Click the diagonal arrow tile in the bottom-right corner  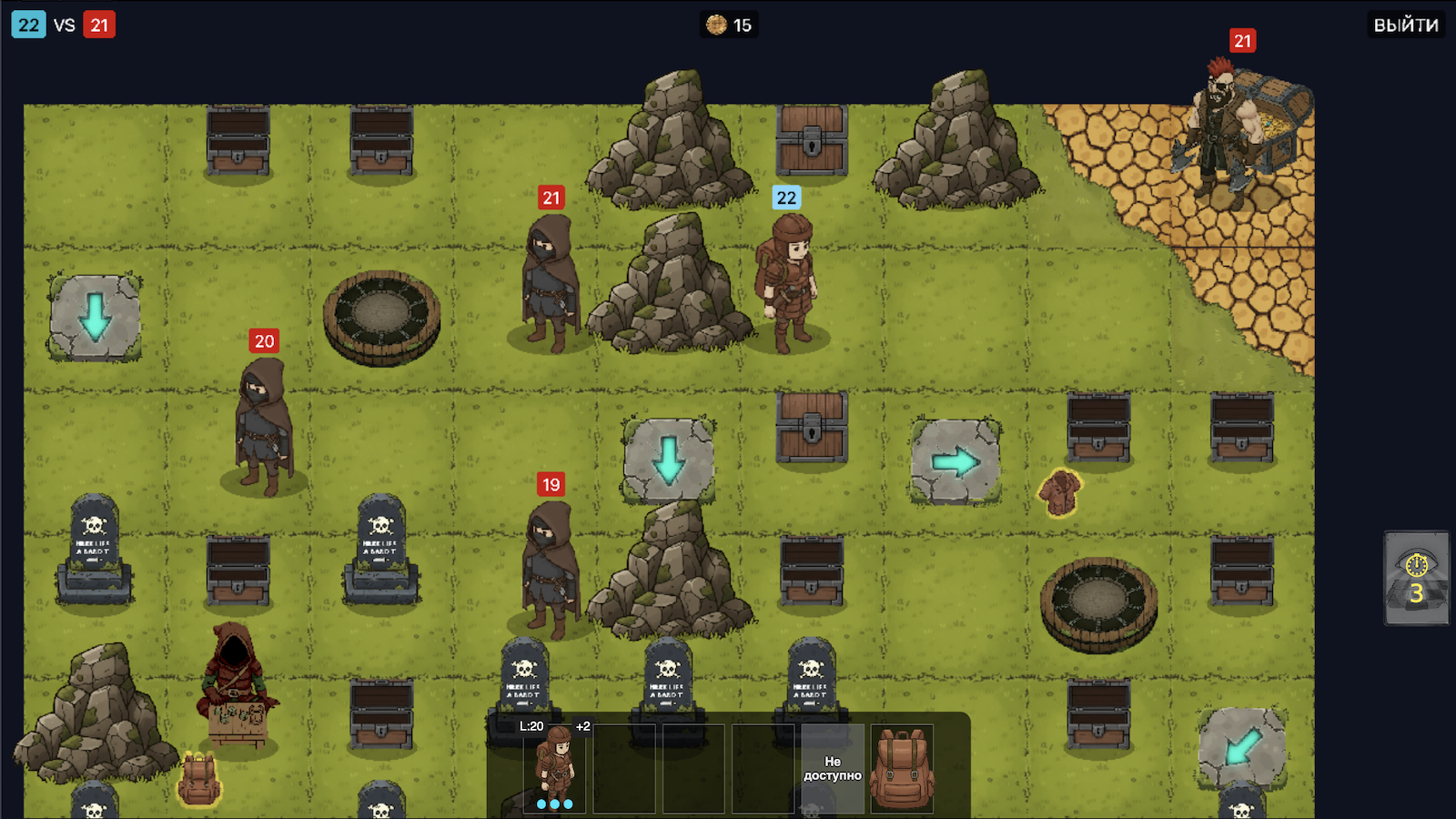(1242, 744)
